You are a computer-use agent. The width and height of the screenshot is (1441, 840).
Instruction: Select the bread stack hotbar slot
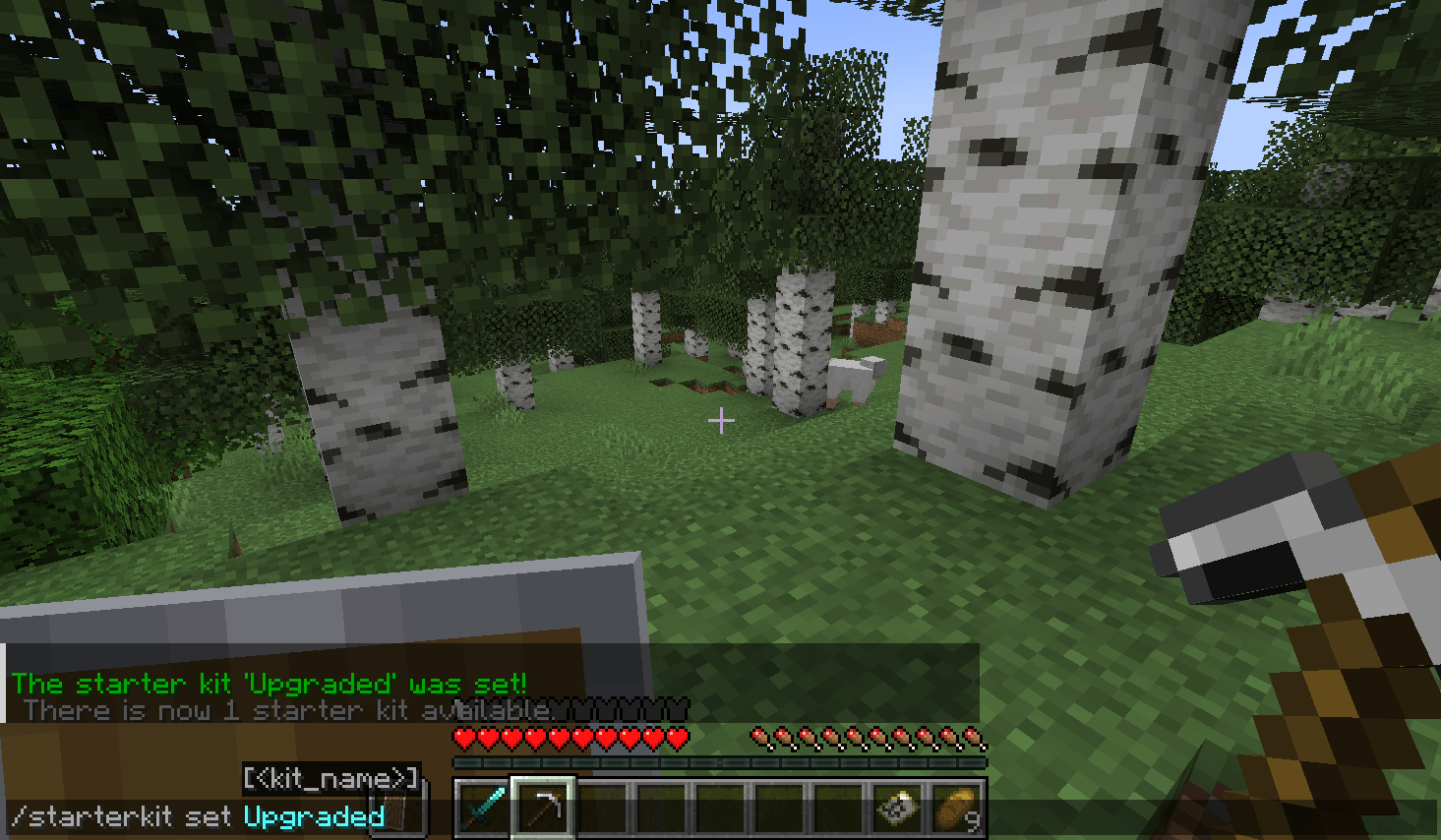point(957,809)
